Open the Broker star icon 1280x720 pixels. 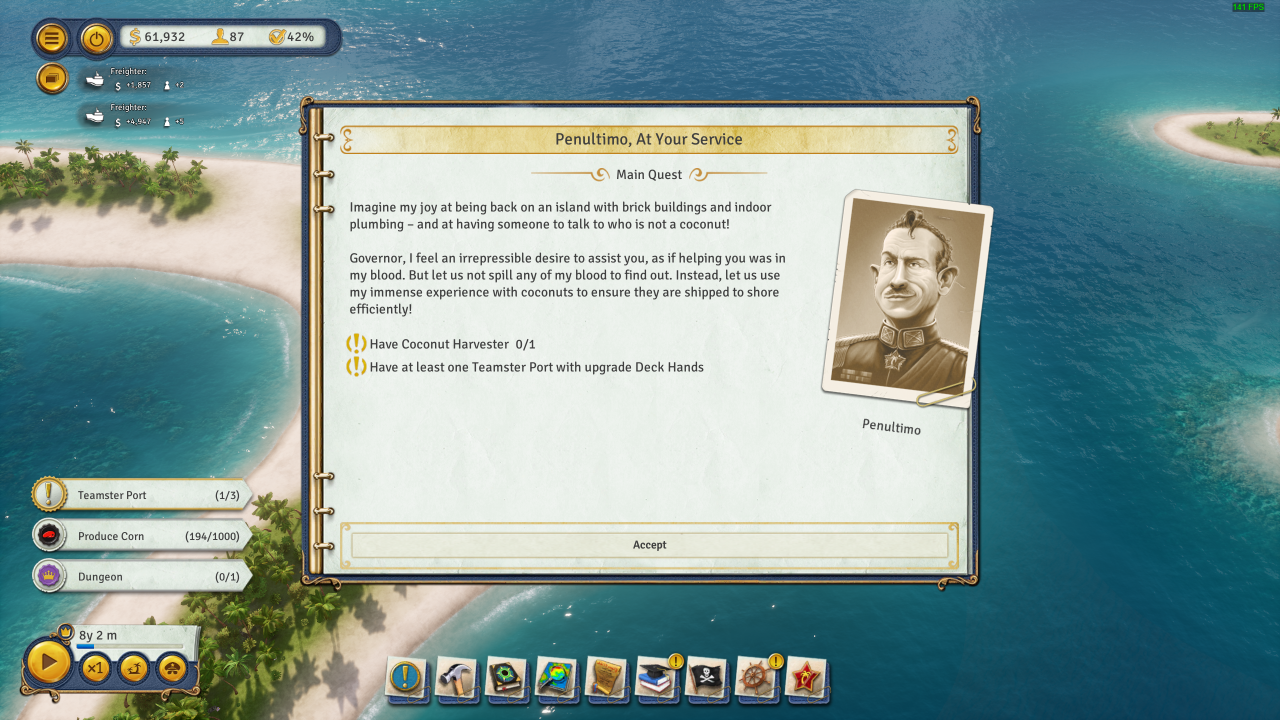tap(807, 680)
